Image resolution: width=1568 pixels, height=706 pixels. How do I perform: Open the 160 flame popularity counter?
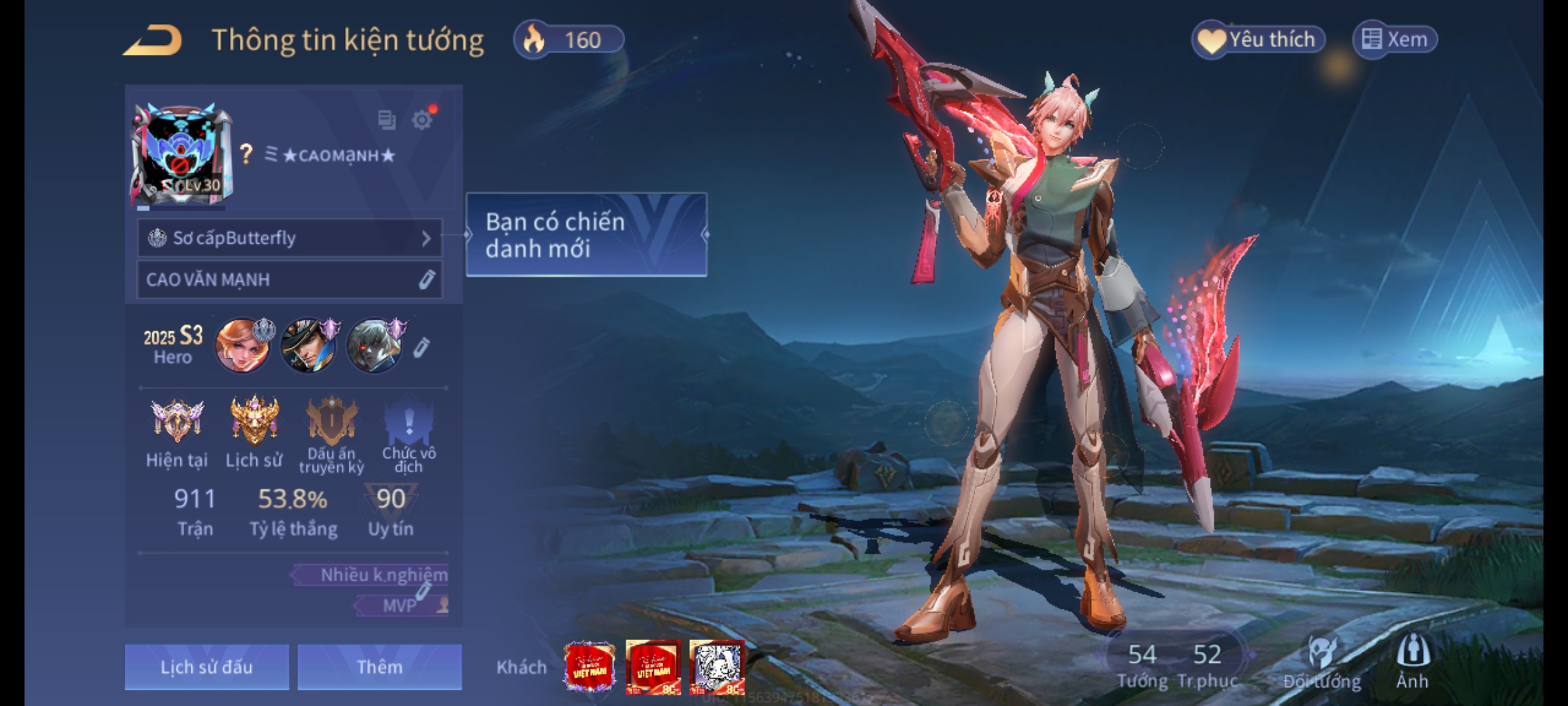click(568, 40)
